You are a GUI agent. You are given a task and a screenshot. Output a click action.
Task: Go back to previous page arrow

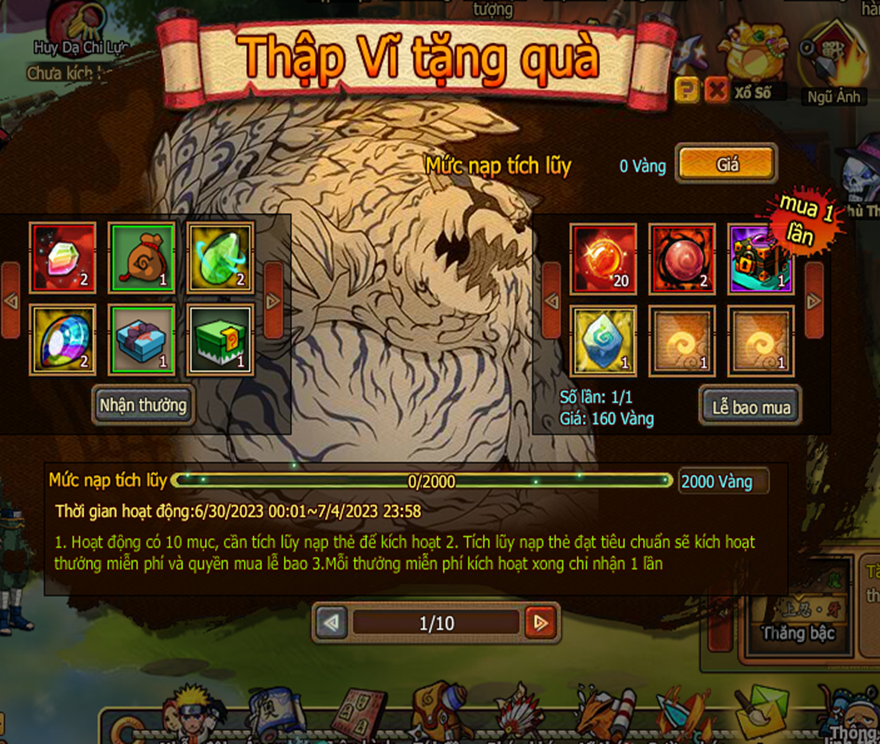point(331,623)
